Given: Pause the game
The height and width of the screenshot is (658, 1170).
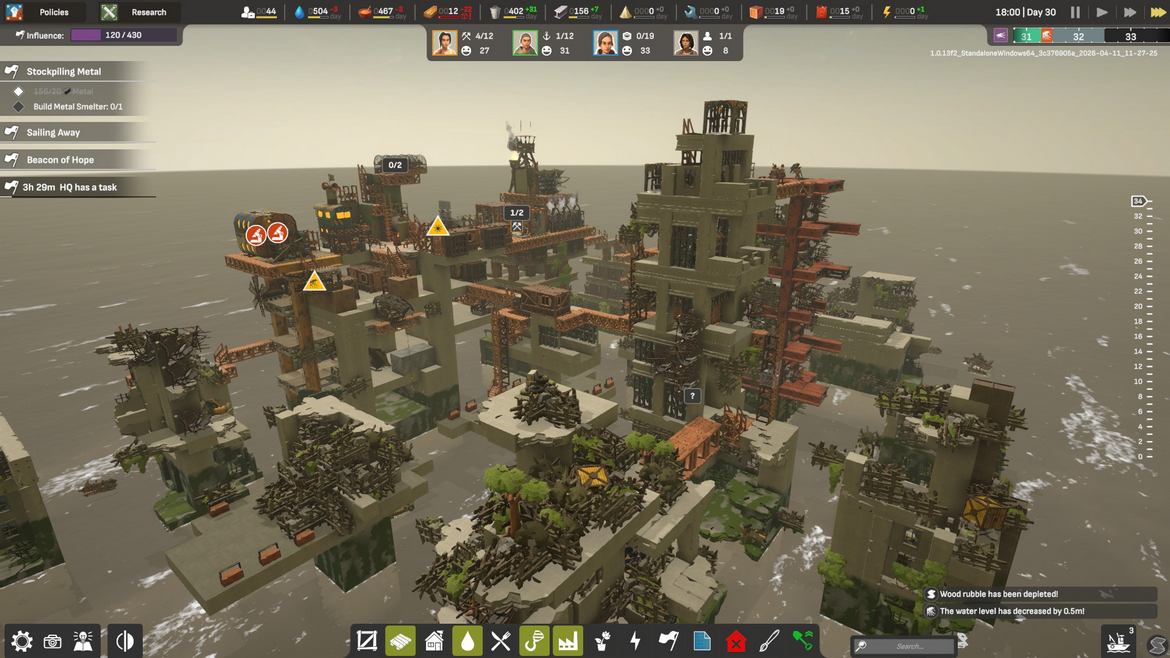Looking at the screenshot, I should coord(1075,12).
